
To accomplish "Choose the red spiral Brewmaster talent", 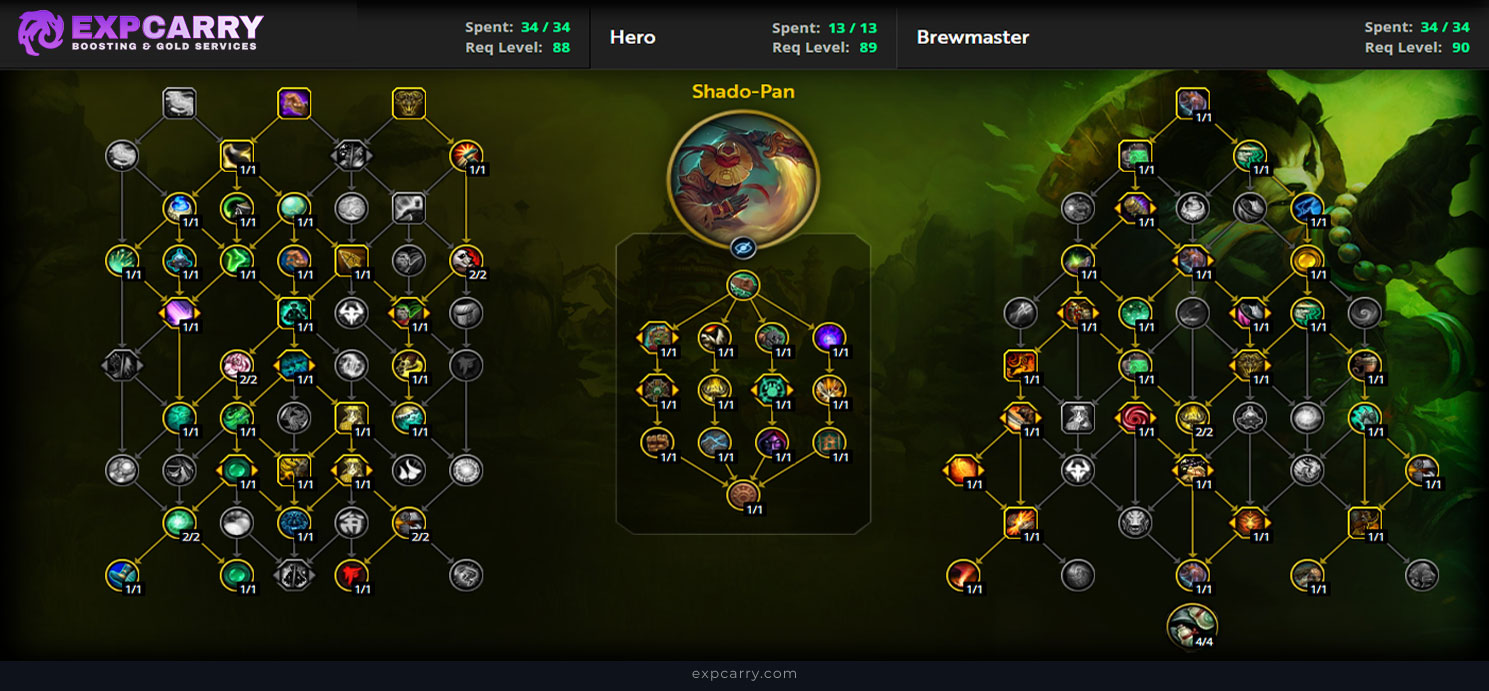I will 1135,417.
